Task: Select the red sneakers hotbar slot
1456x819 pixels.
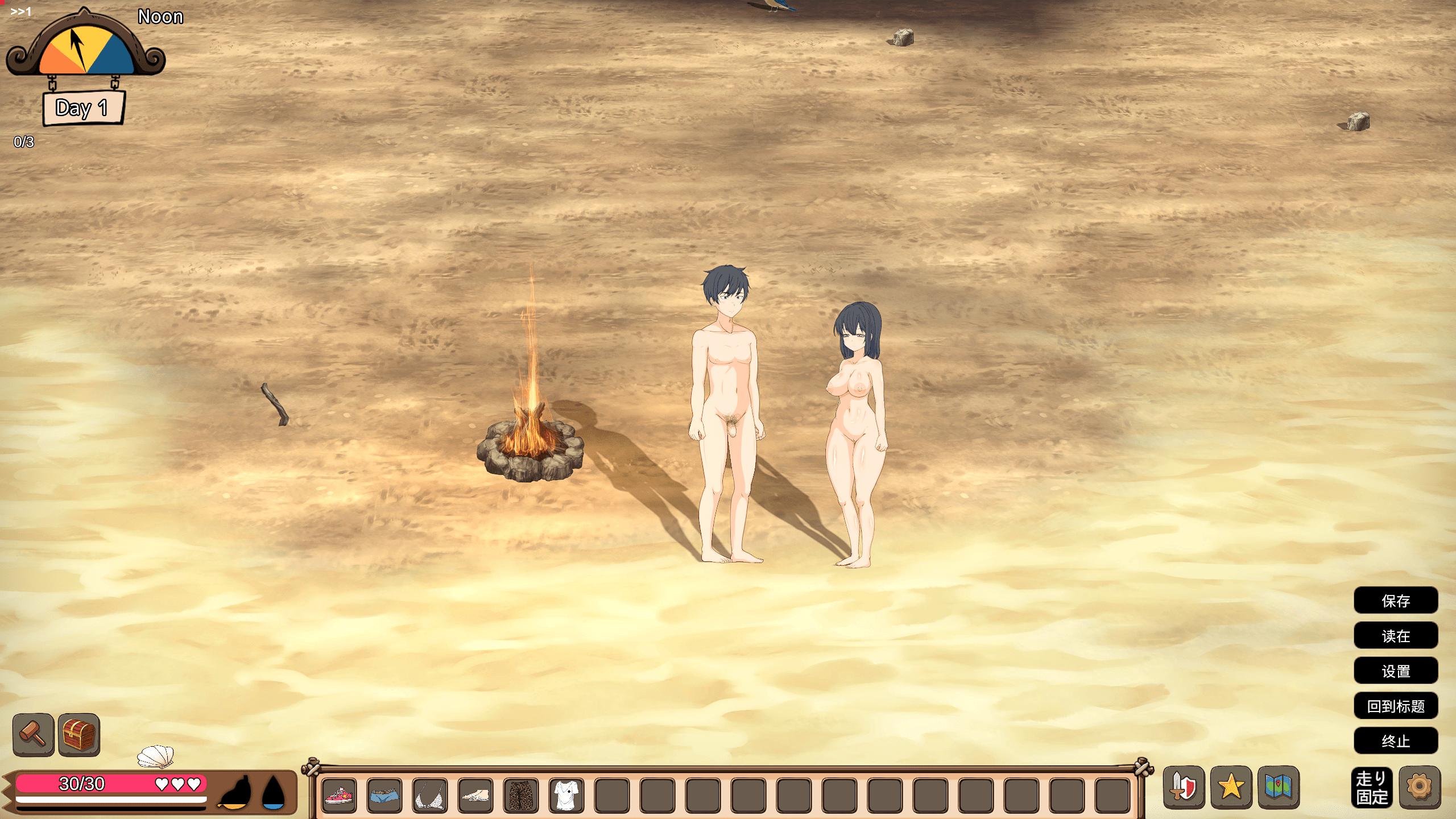Action: tap(340, 795)
